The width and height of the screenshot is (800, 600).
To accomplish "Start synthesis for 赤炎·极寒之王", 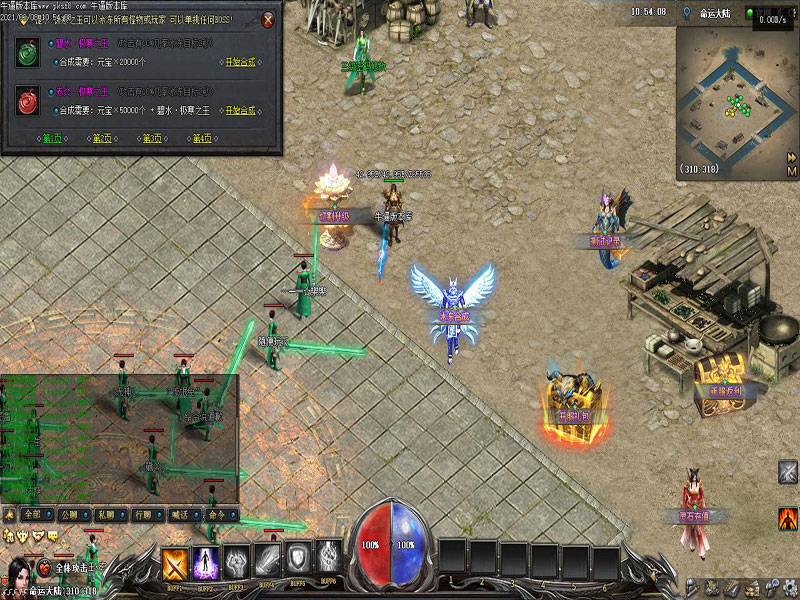I will point(239,109).
